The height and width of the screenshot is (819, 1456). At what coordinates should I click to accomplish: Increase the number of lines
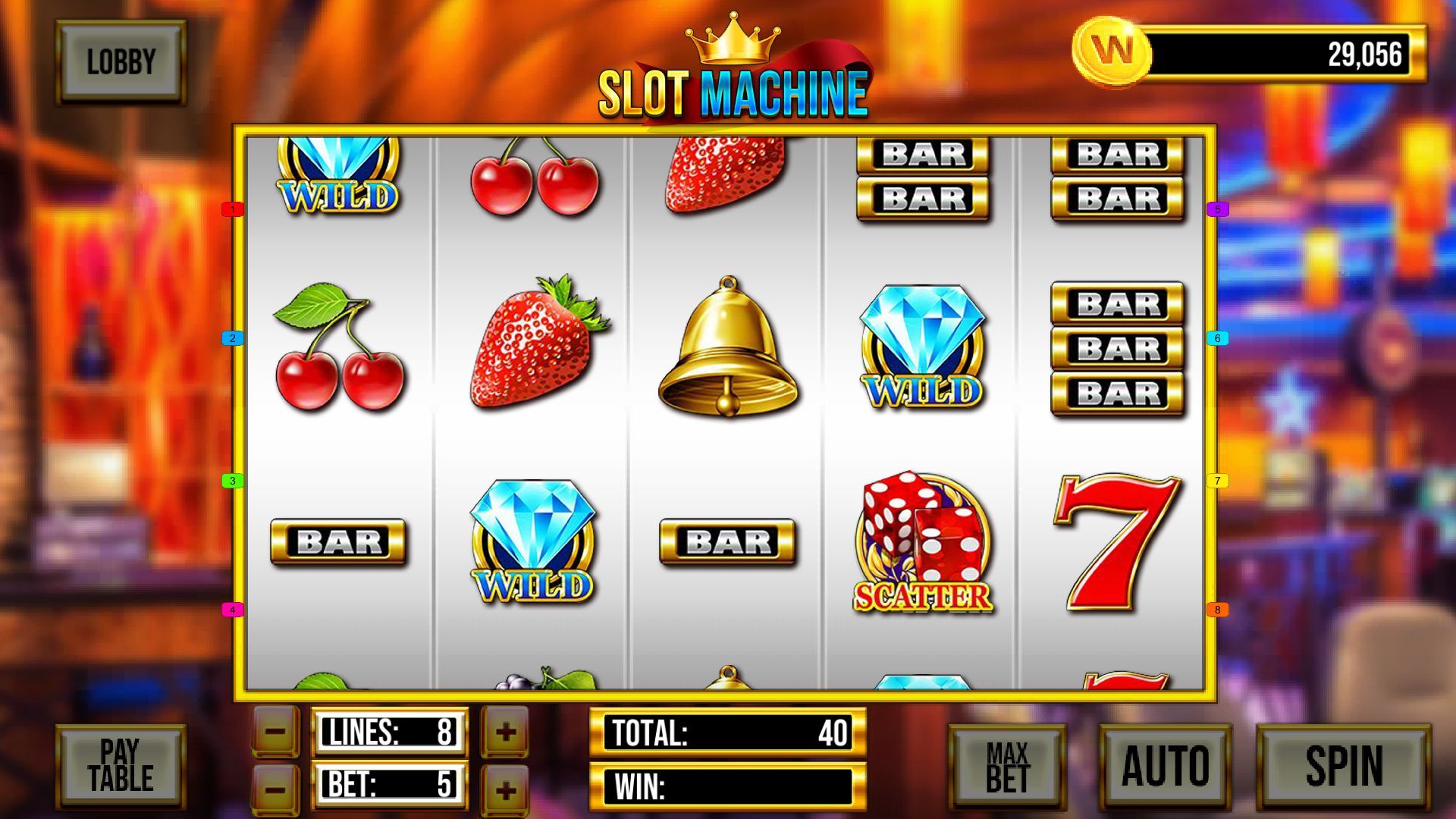pos(505,732)
